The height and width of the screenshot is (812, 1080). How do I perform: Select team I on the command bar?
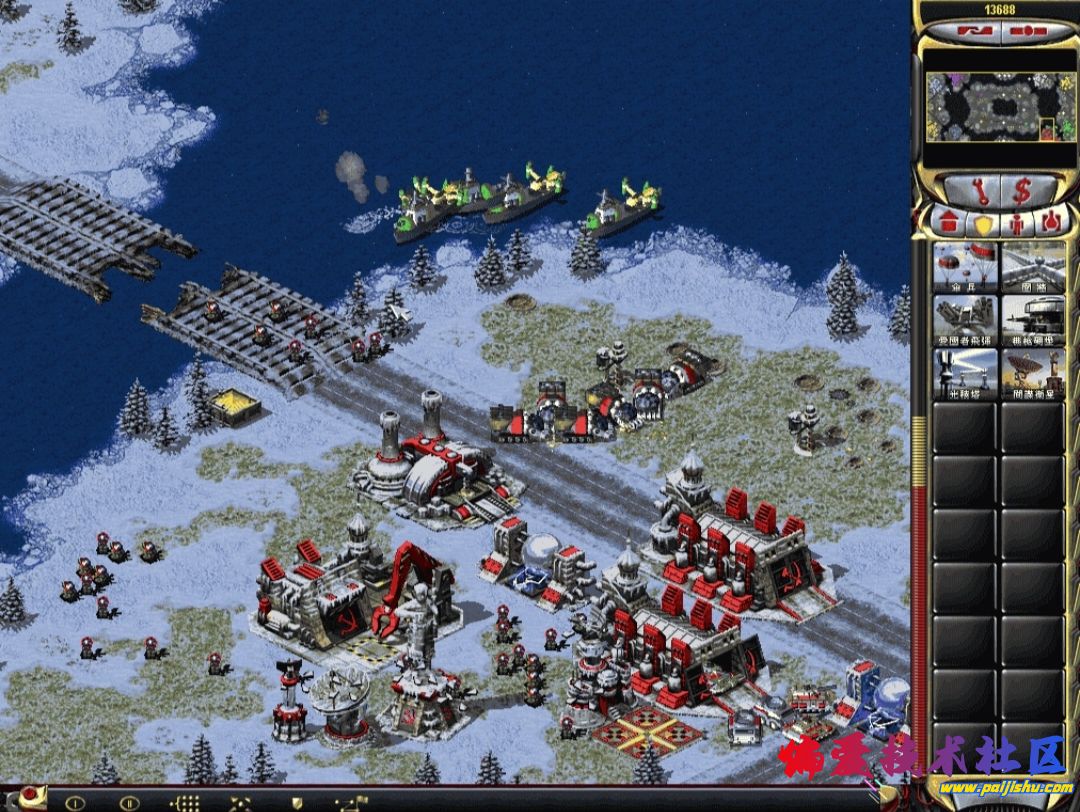coord(74,802)
